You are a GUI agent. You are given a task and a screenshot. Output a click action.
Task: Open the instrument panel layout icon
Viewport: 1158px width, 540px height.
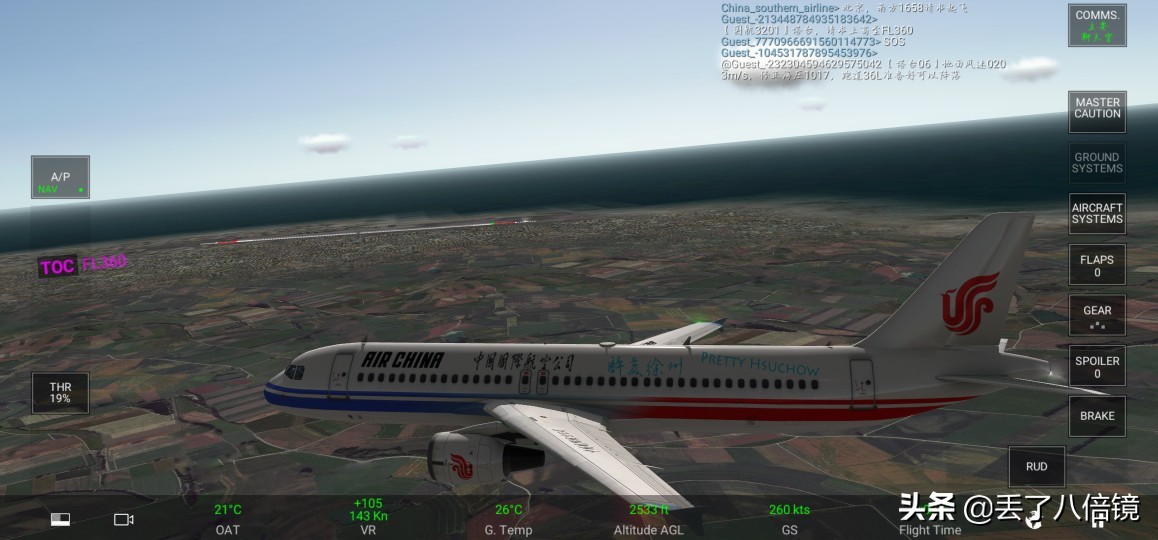[x=62, y=520]
